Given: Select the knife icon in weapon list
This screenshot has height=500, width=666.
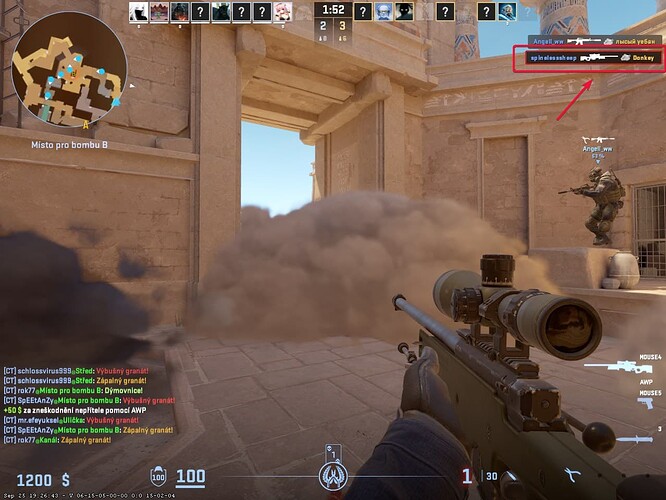Looking at the screenshot, I should tap(630, 438).
